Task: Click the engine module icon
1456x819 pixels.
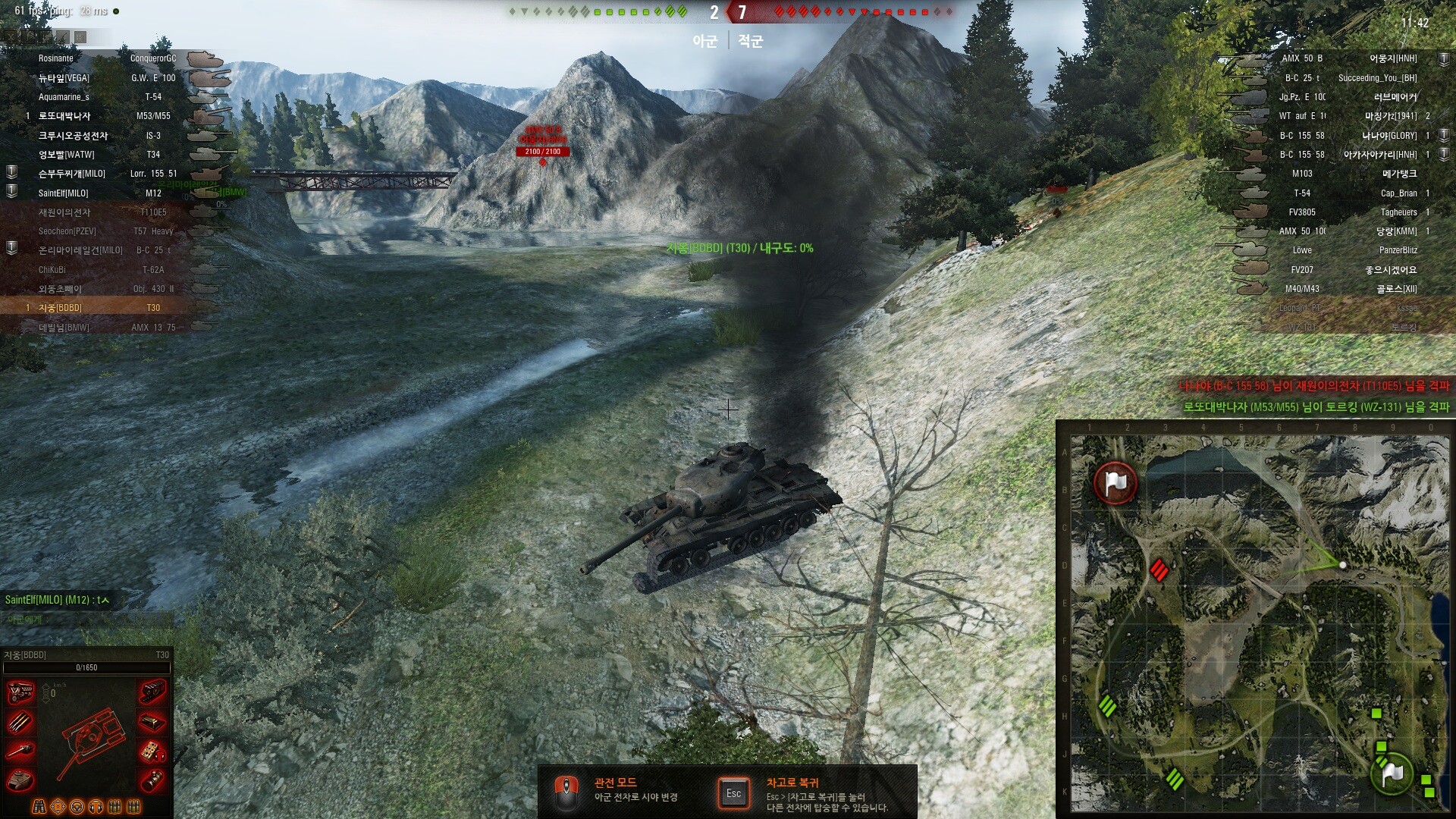Action: click(20, 692)
